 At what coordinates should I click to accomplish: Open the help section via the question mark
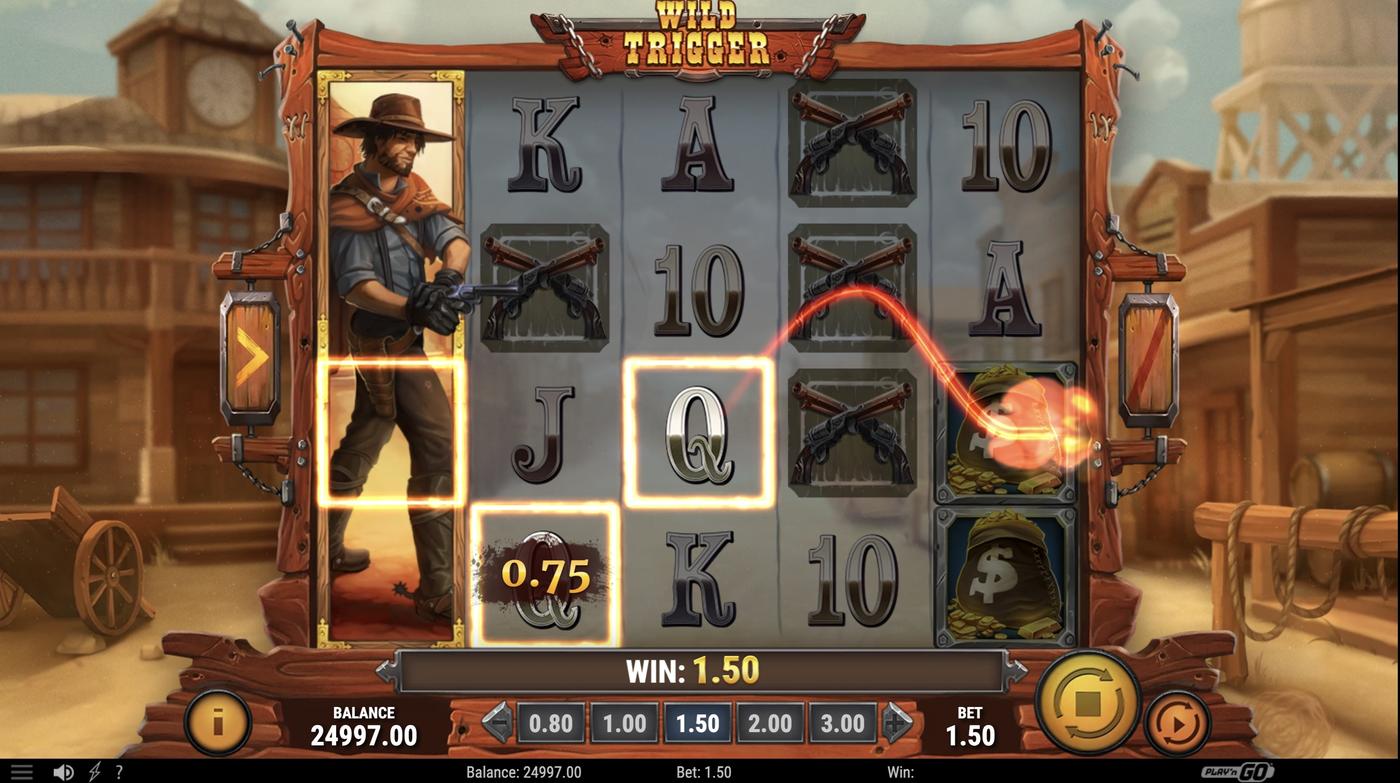(x=118, y=770)
